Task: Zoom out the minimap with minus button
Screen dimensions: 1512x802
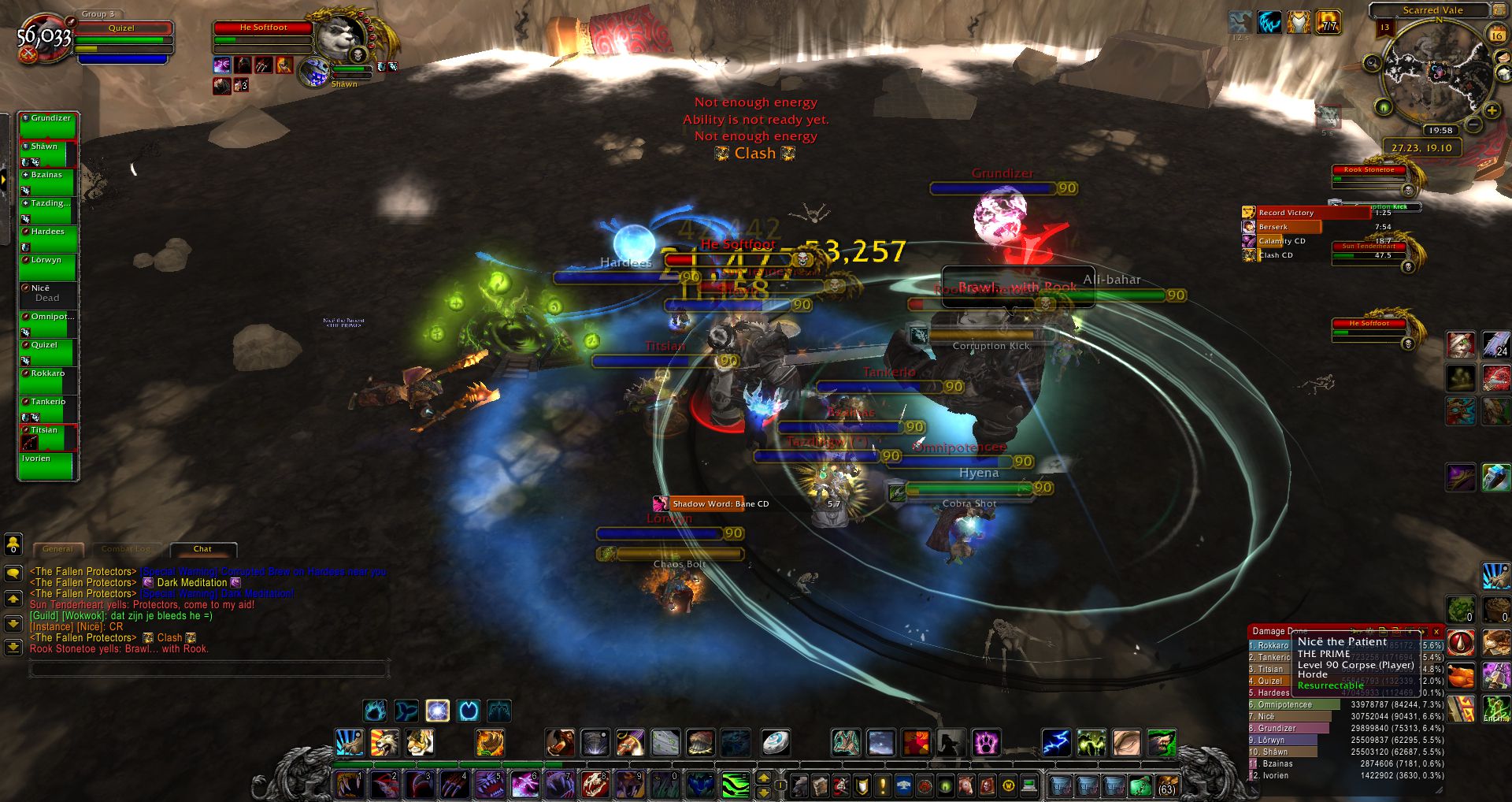Action: coord(1472,124)
